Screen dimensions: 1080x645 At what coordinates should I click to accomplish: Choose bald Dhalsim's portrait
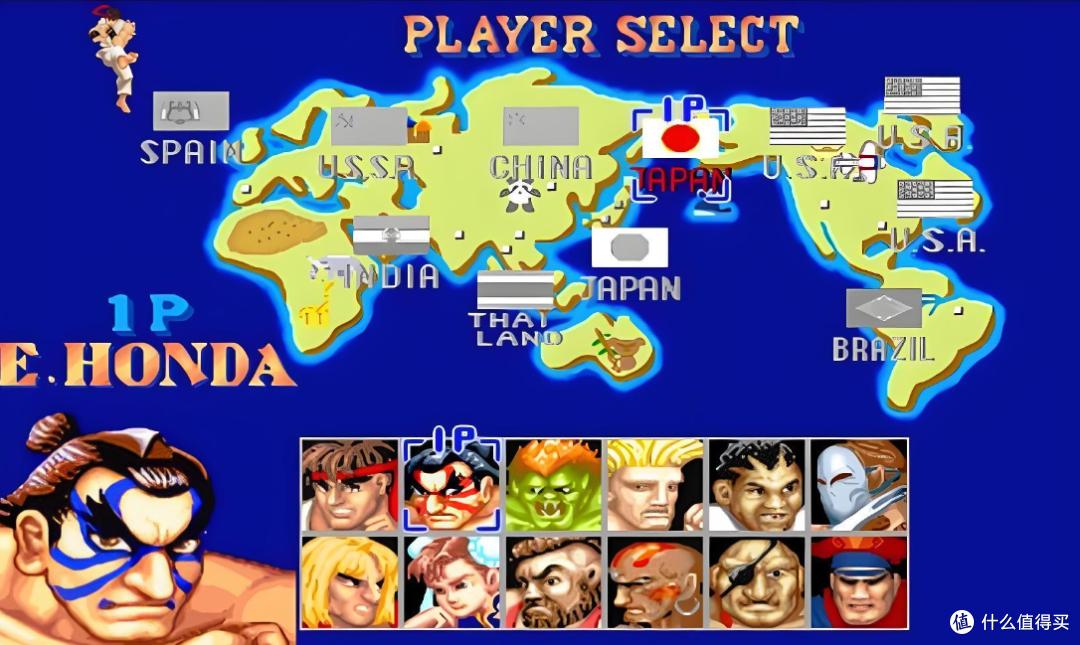[655, 582]
